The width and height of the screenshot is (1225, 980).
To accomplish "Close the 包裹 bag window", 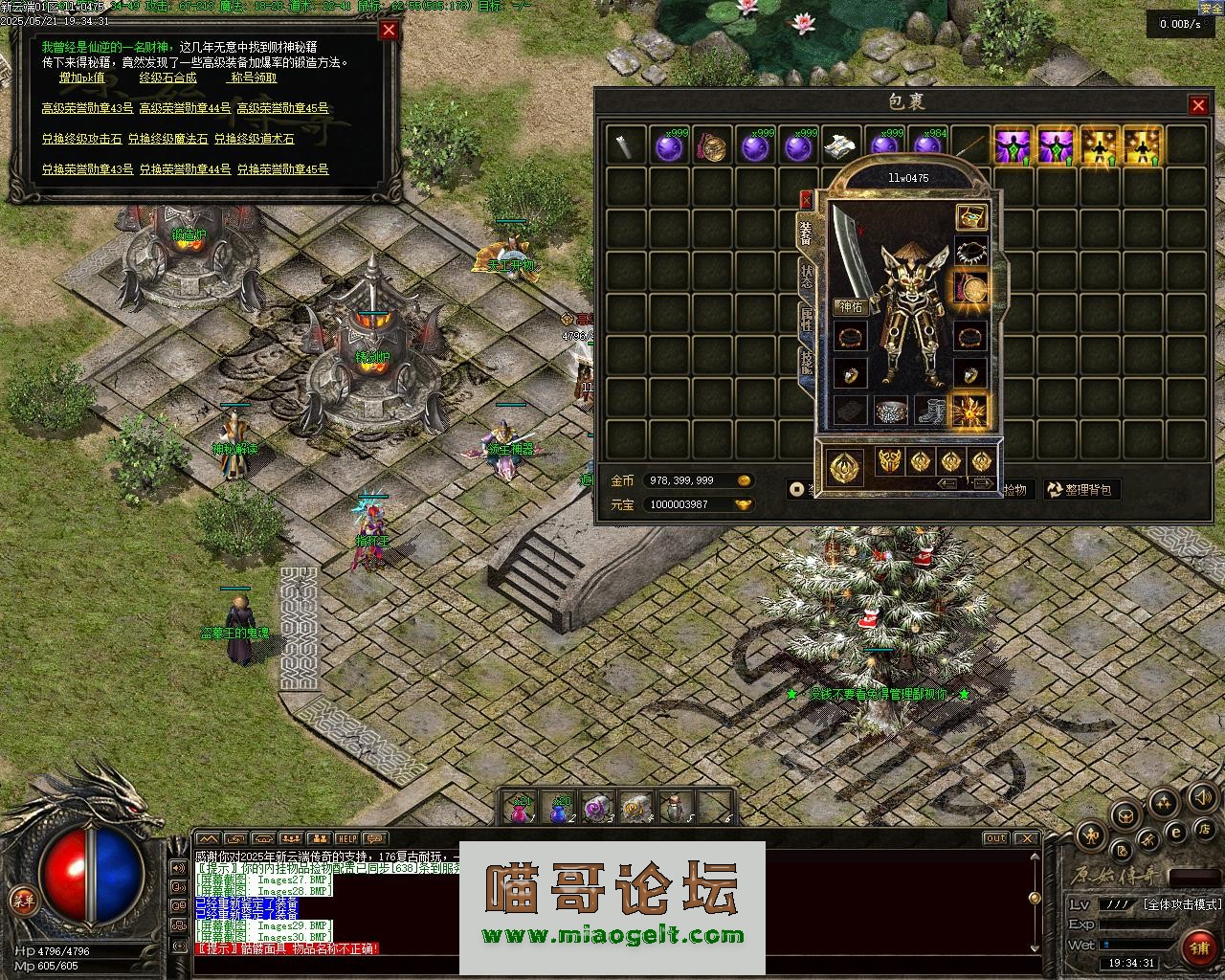I will (x=1197, y=104).
